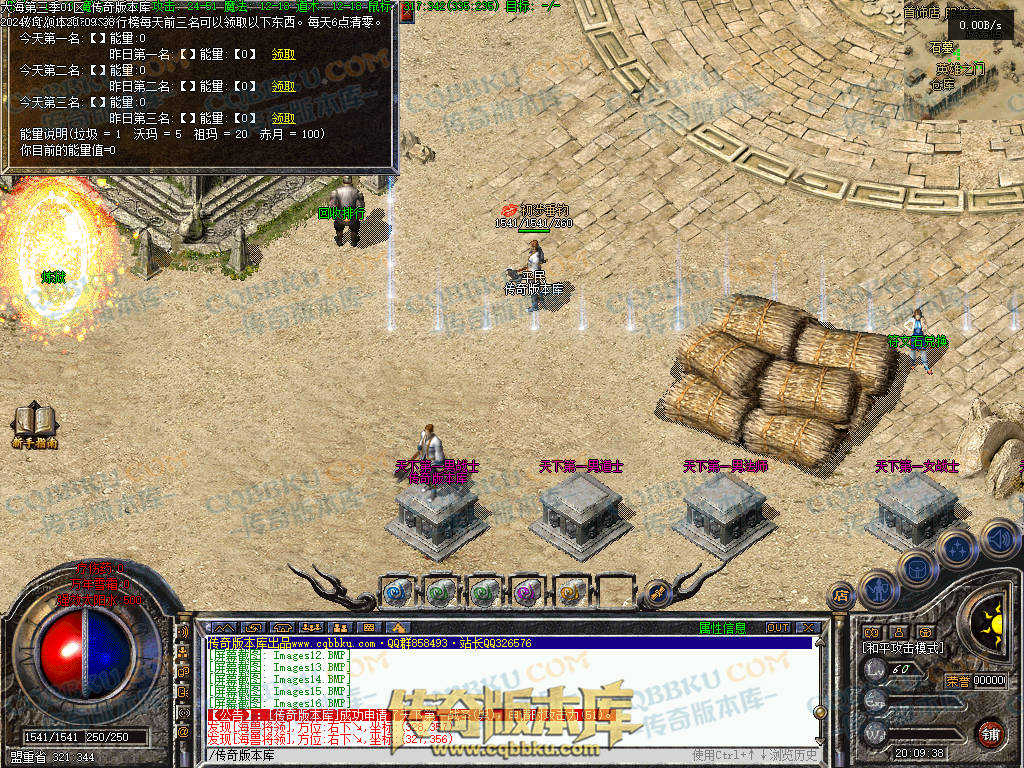Use the blue spiral scroll in hotbar
This screenshot has height=768, width=1024.
click(397, 592)
